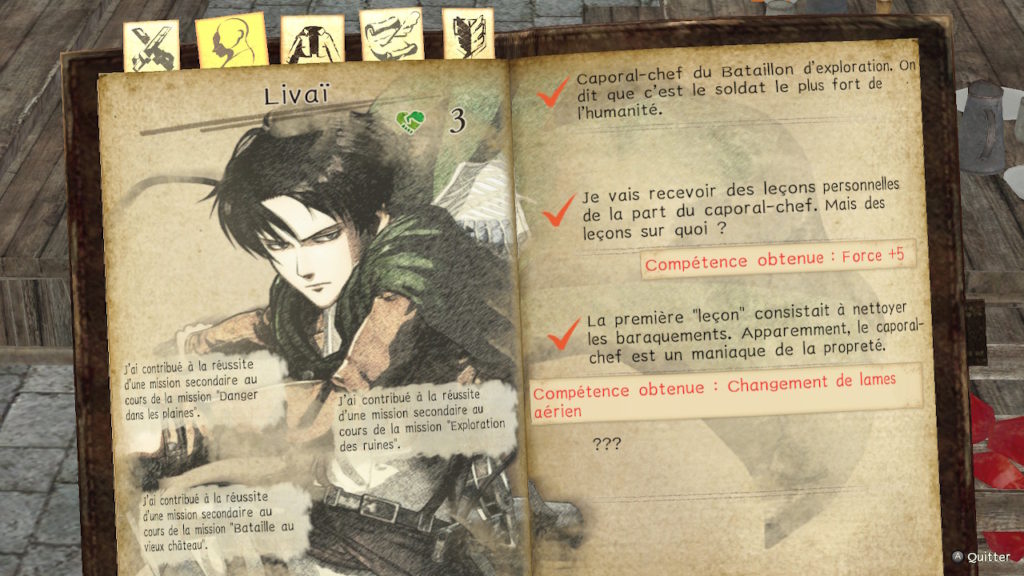1024x576 pixels.
Task: Click the green handshake friendship icon
Action: pos(410,122)
